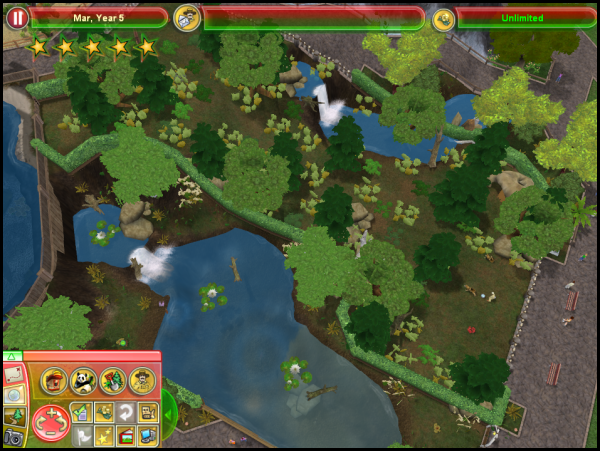Image resolution: width=600 pixels, height=451 pixels.
Task: Click the zookeeper message icon
Action: click(x=186, y=17)
